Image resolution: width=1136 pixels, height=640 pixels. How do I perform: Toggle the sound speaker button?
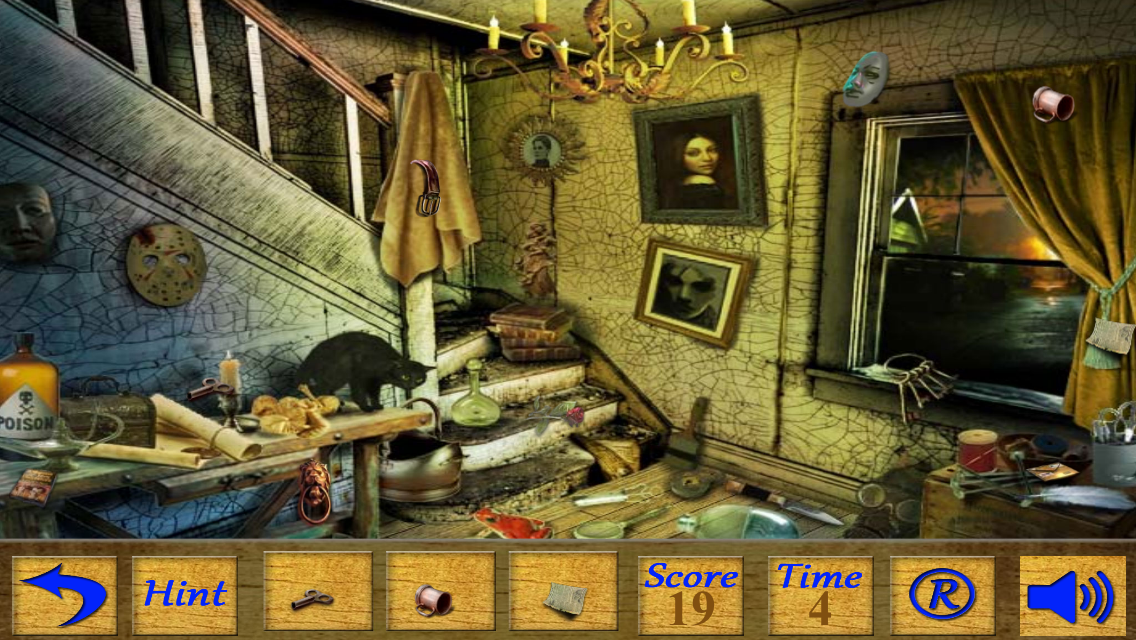click(x=1071, y=595)
